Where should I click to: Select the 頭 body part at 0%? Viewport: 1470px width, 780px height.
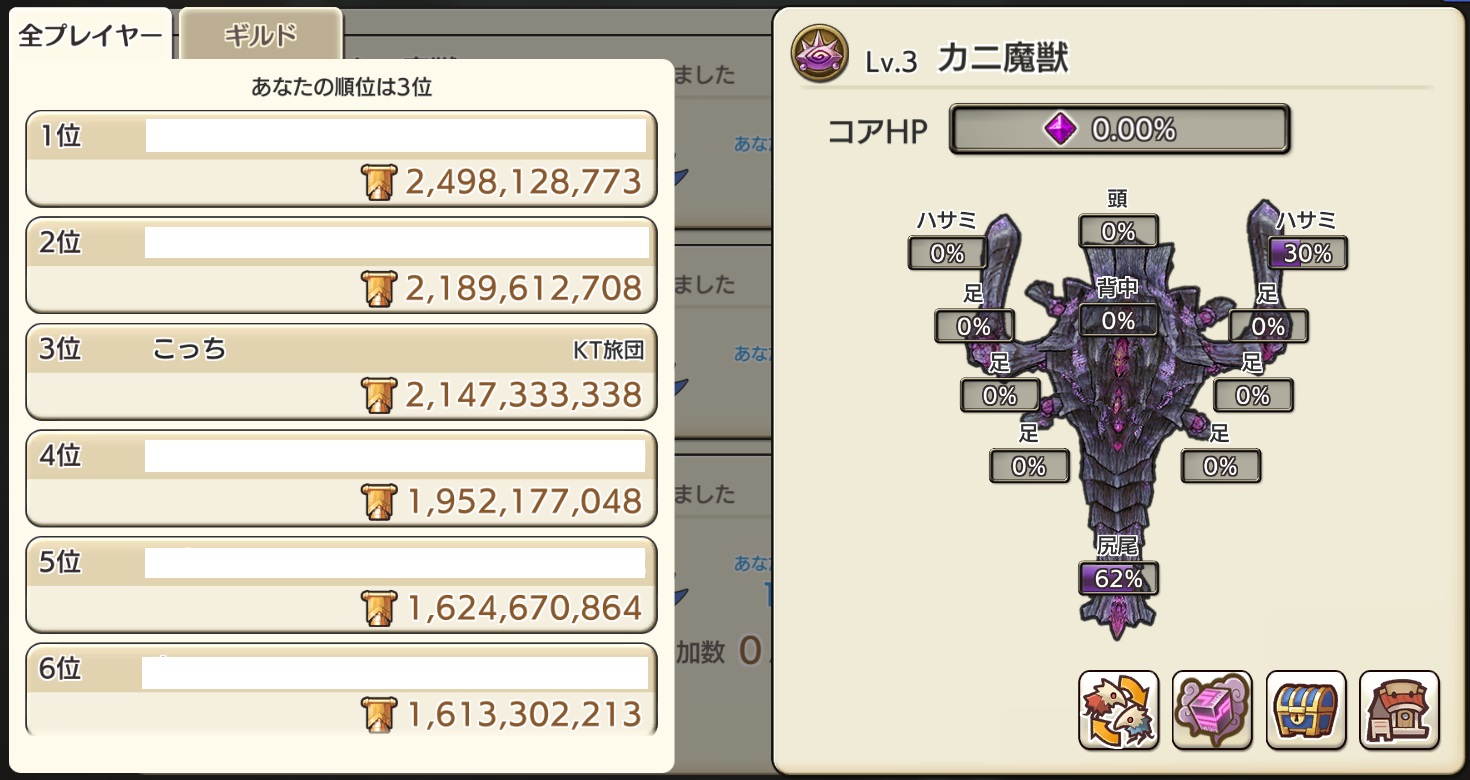[x=1118, y=231]
